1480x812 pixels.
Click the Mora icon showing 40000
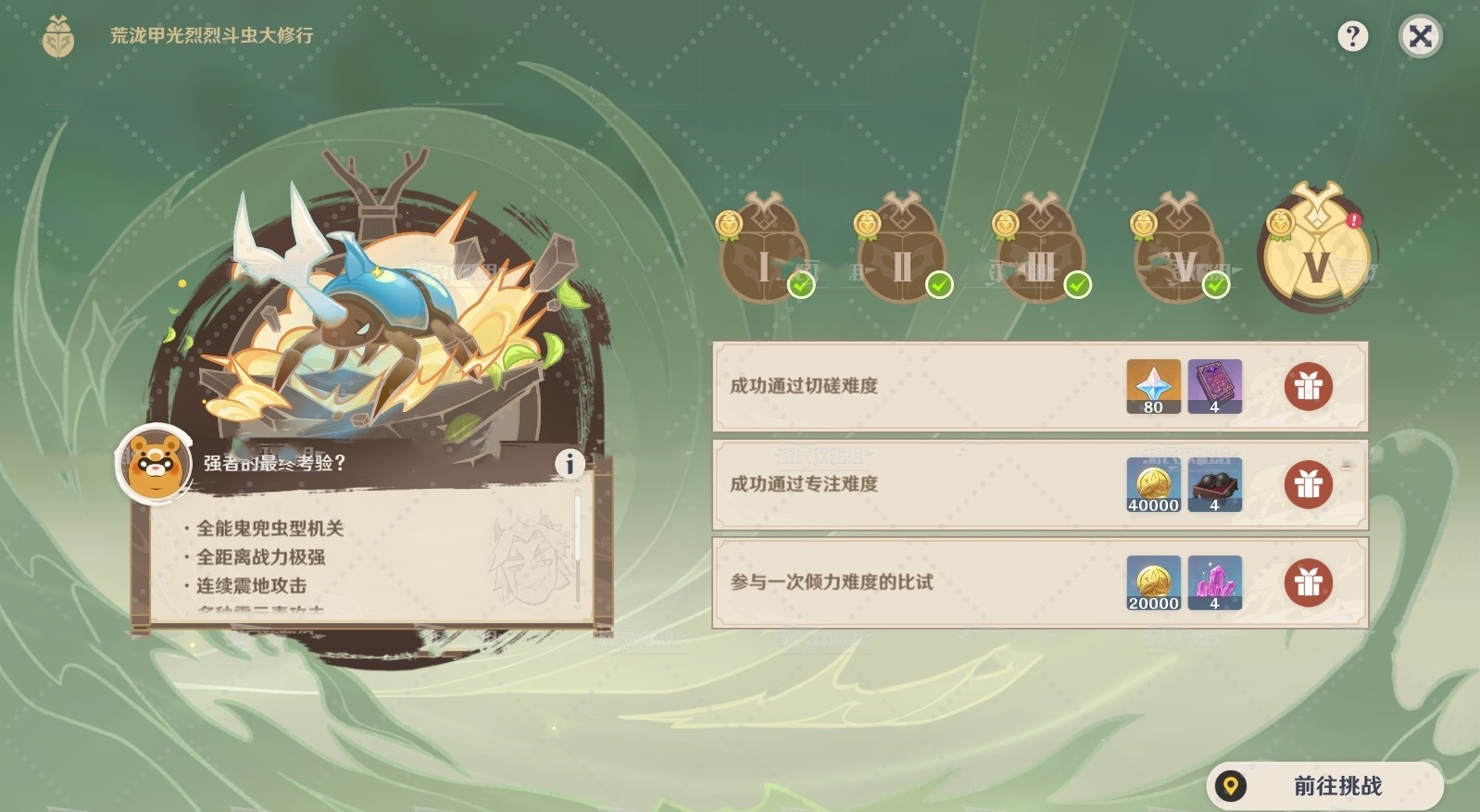click(1152, 484)
